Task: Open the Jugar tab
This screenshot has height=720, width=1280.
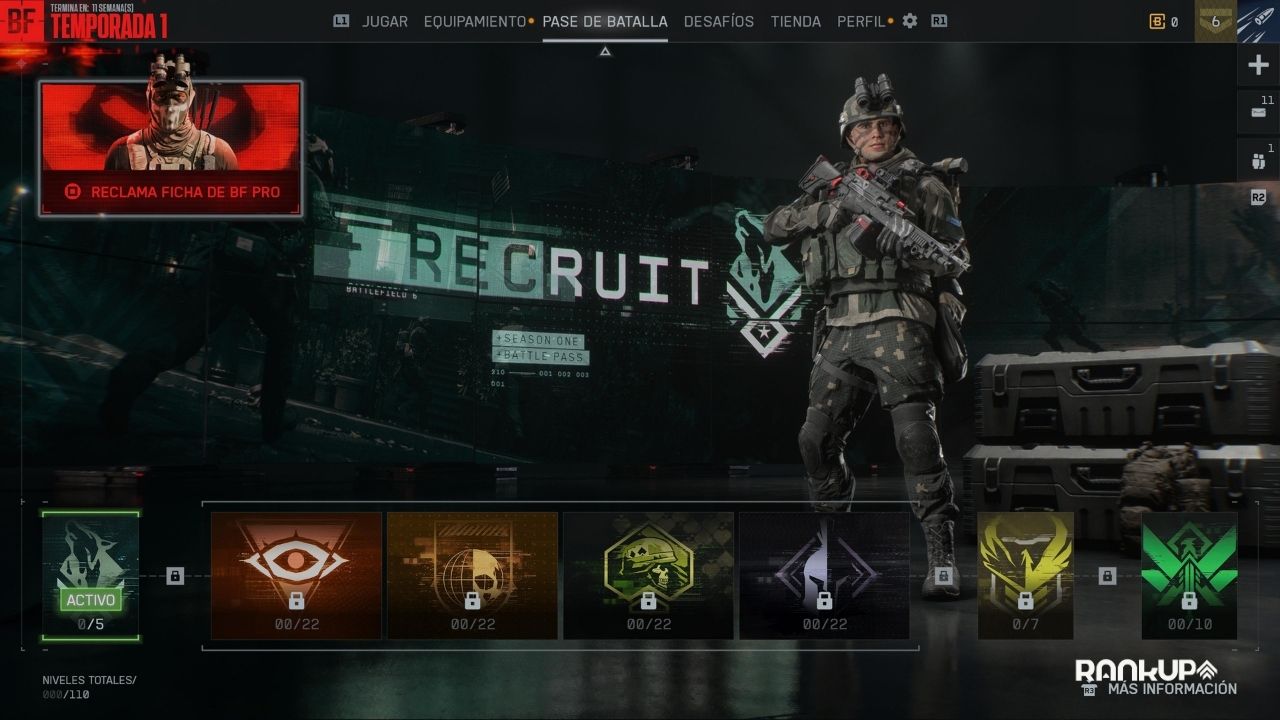Action: coord(384,21)
